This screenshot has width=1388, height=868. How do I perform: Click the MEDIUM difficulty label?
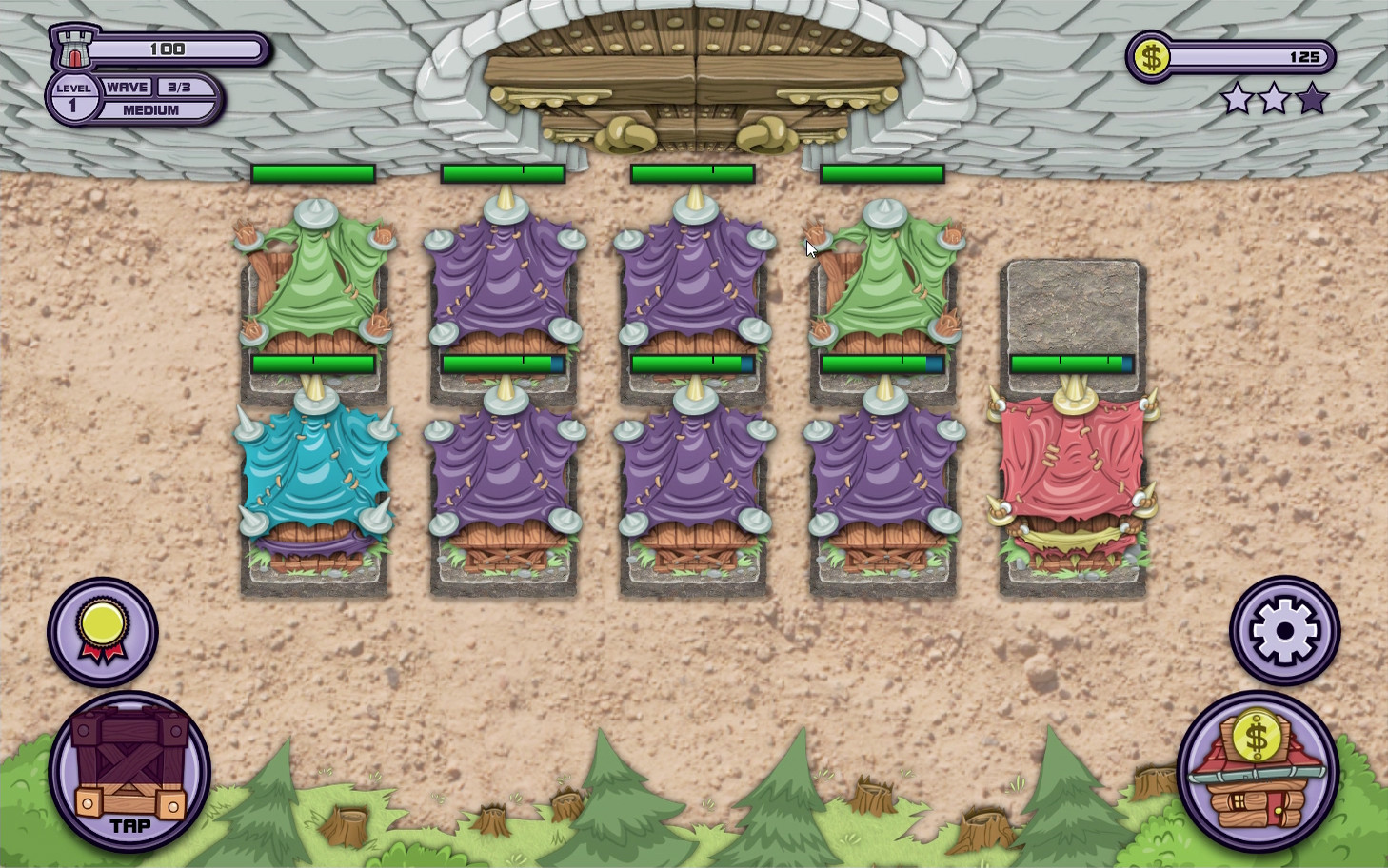(149, 108)
